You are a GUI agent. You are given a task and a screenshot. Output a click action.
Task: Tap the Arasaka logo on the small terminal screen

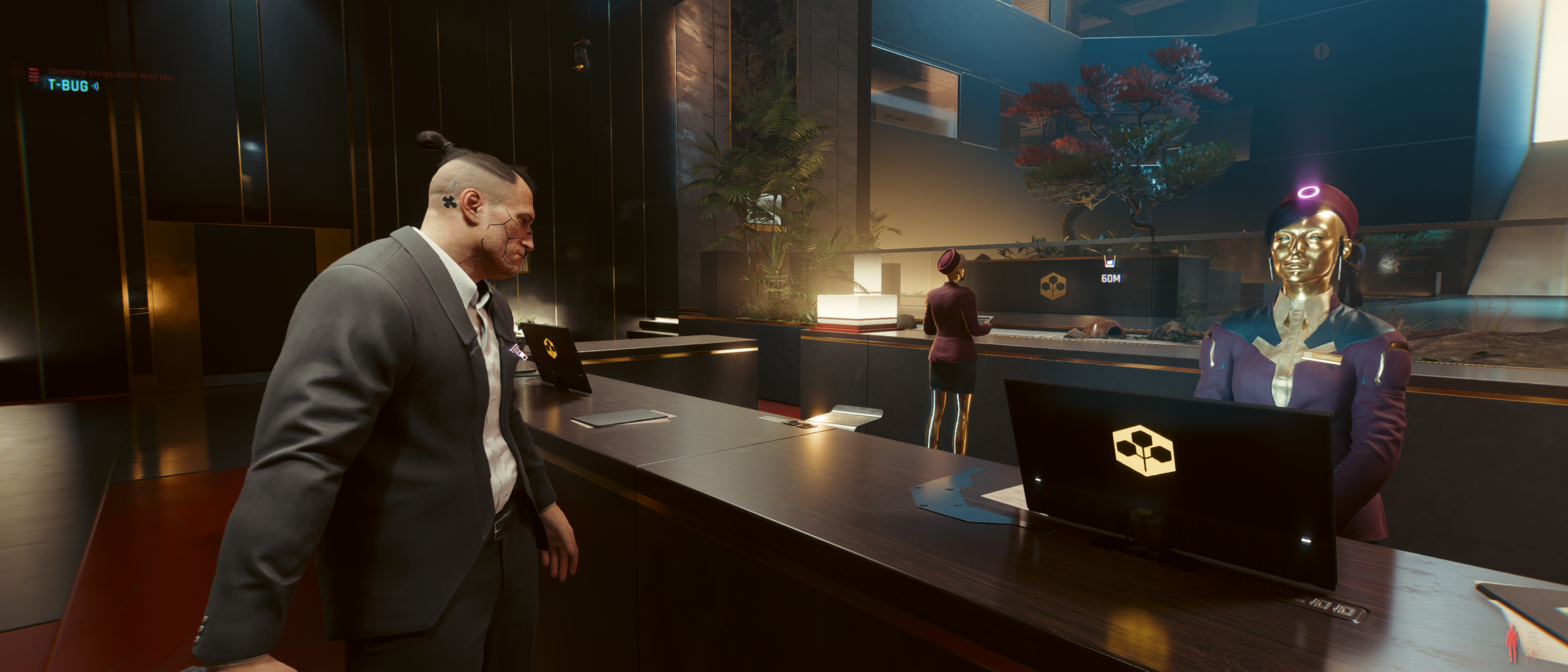tap(552, 348)
